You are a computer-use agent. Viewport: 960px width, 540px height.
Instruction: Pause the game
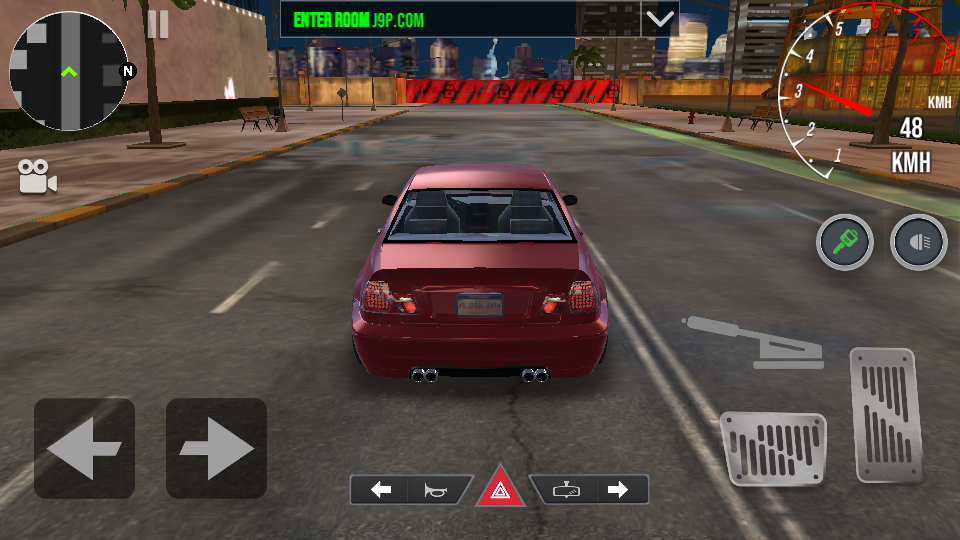(158, 24)
